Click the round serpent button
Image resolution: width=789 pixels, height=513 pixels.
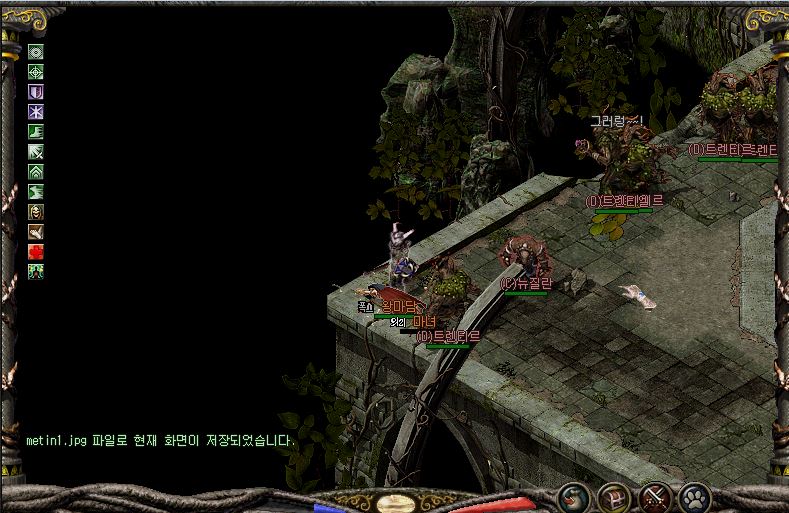[573, 496]
